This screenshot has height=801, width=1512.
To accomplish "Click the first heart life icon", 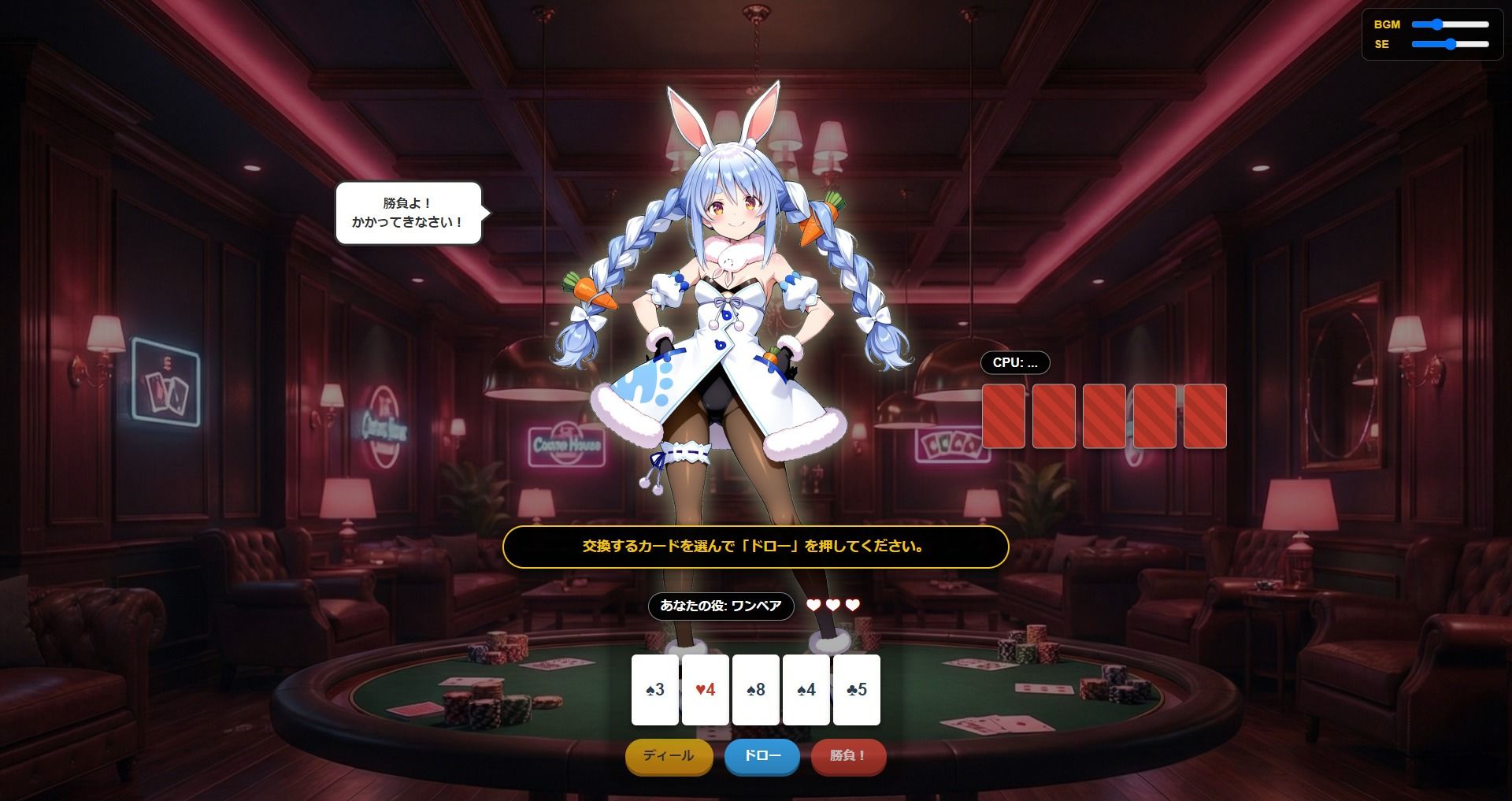I will tap(812, 606).
